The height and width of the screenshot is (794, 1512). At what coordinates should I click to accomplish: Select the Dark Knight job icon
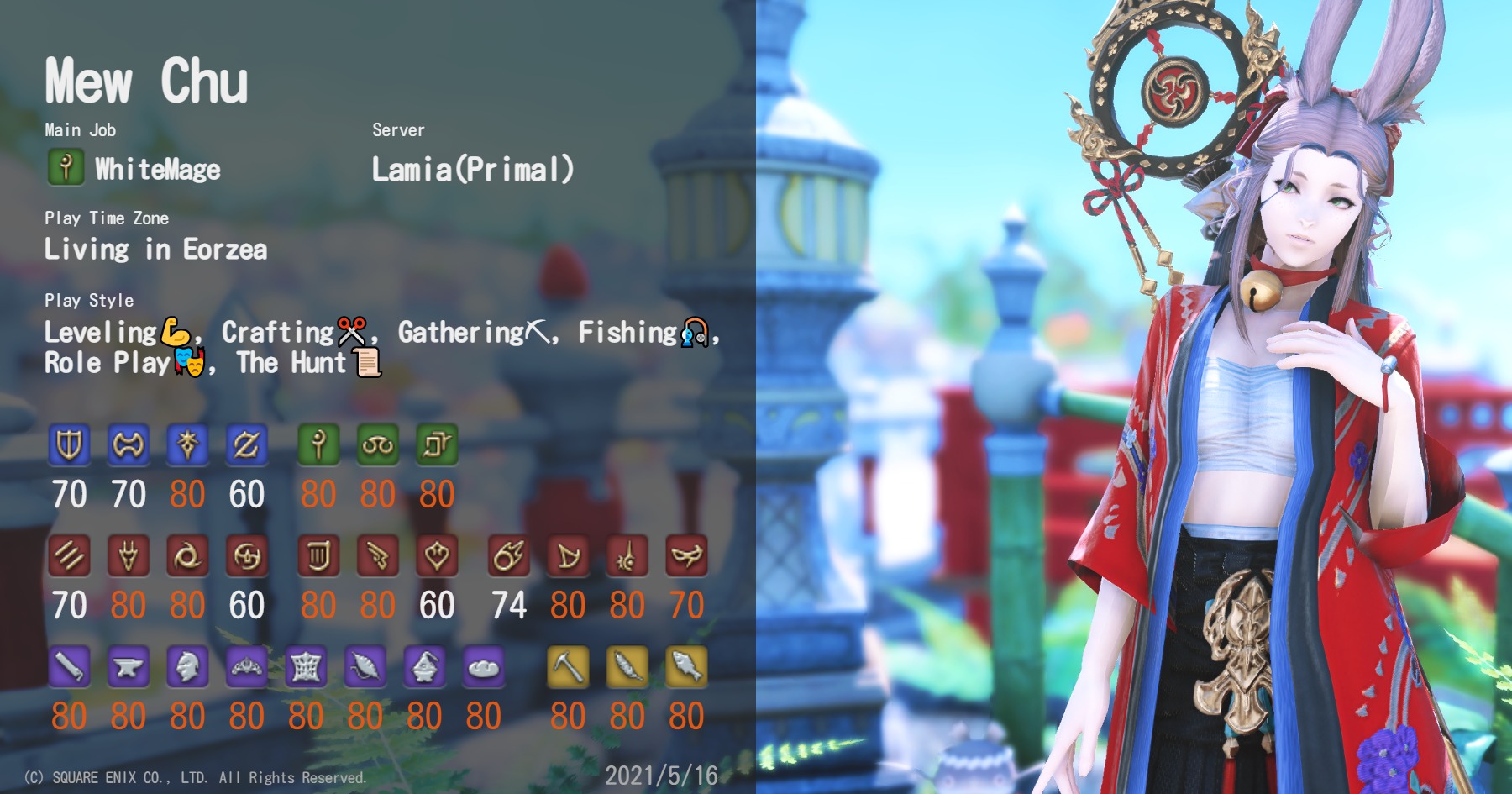pos(186,445)
